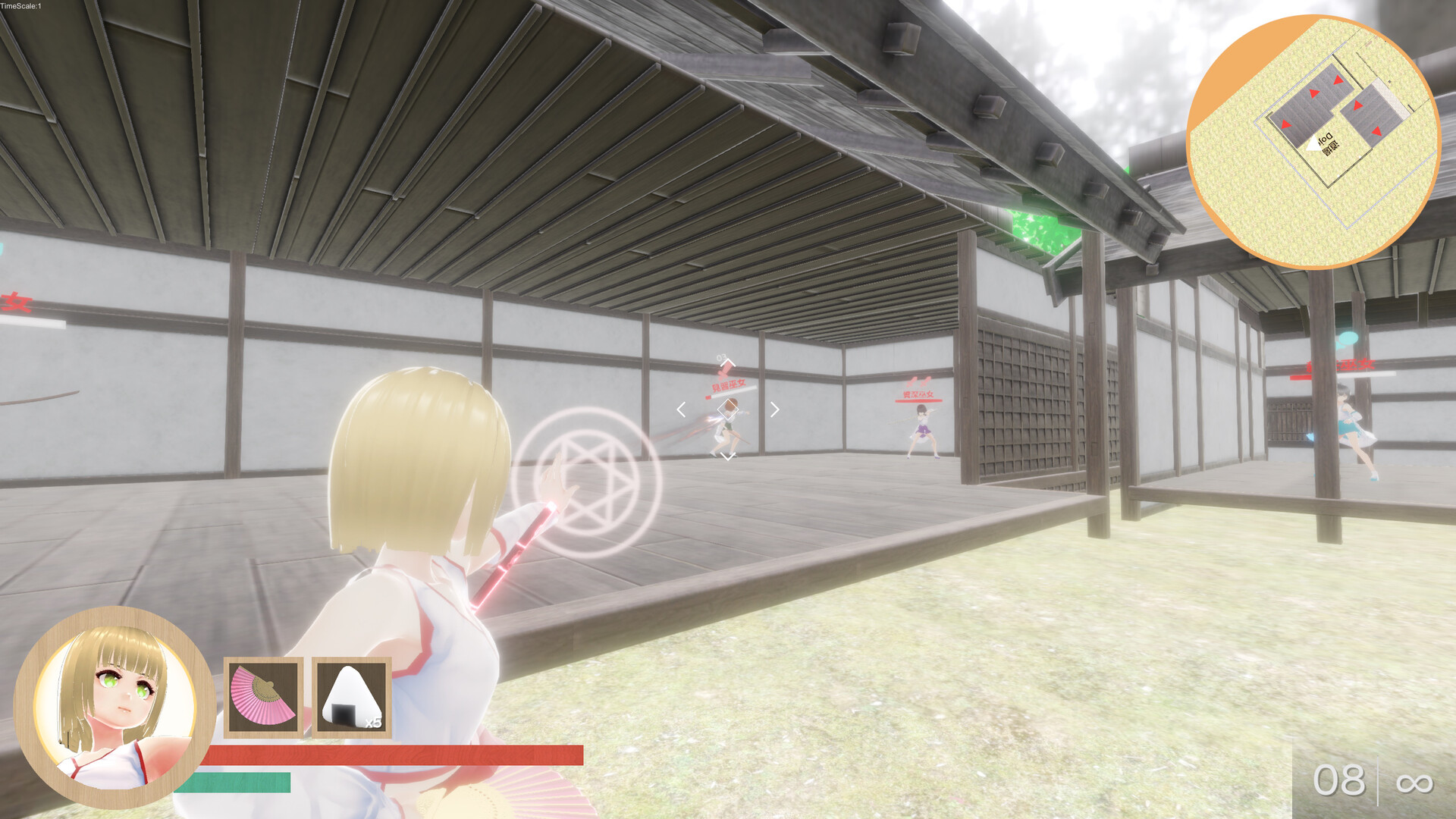
Task: Click the right chevron to switch target
Action: 775,409
